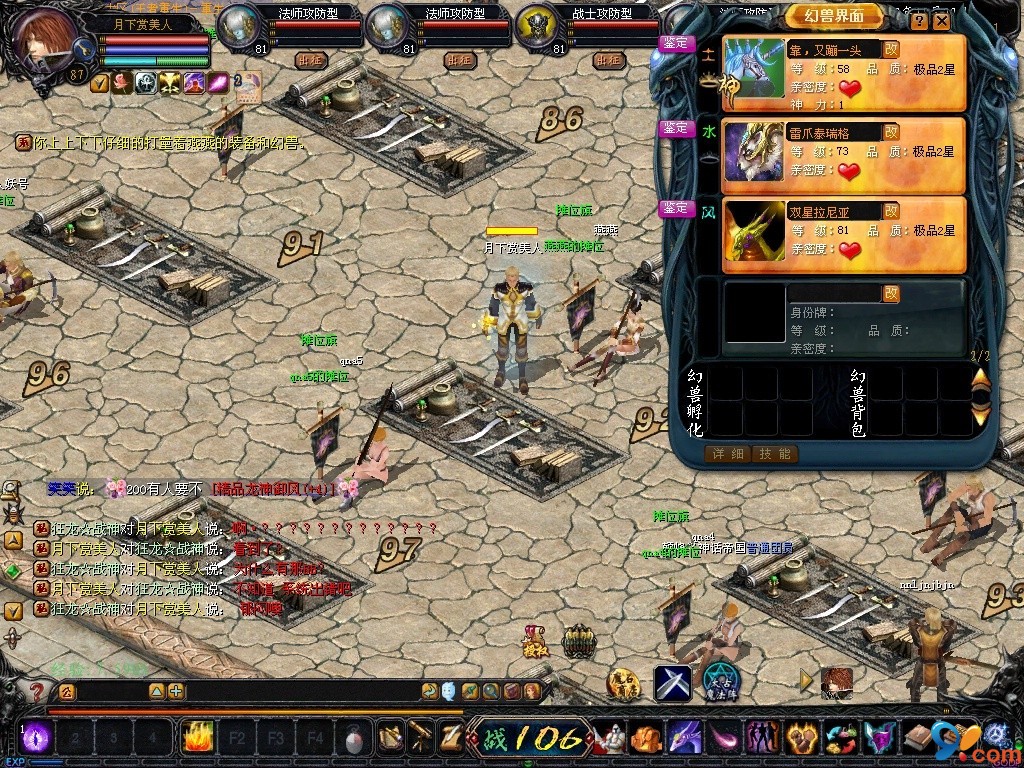Open the pet panel help button
Image resolution: width=1024 pixels, height=768 pixels.
coord(919,20)
